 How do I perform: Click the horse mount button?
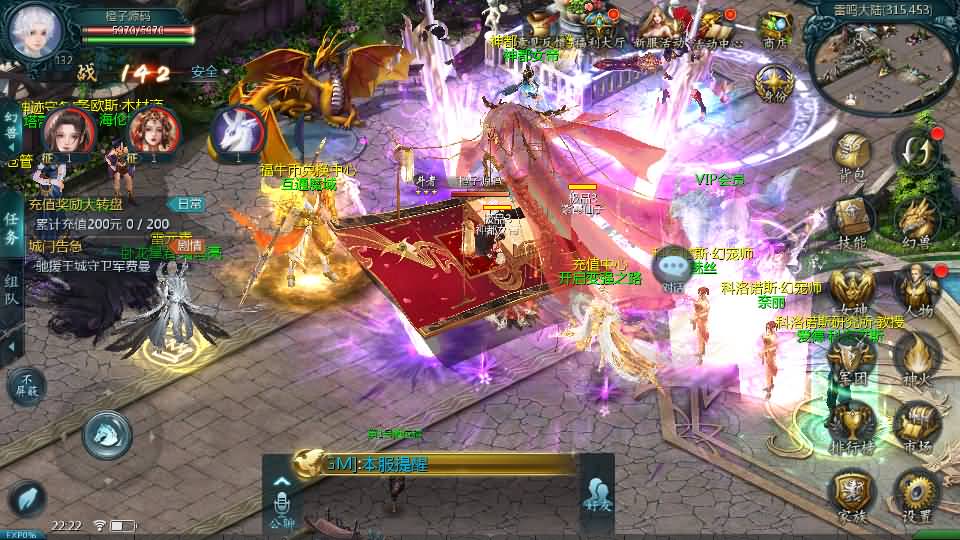pyautogui.click(x=107, y=434)
